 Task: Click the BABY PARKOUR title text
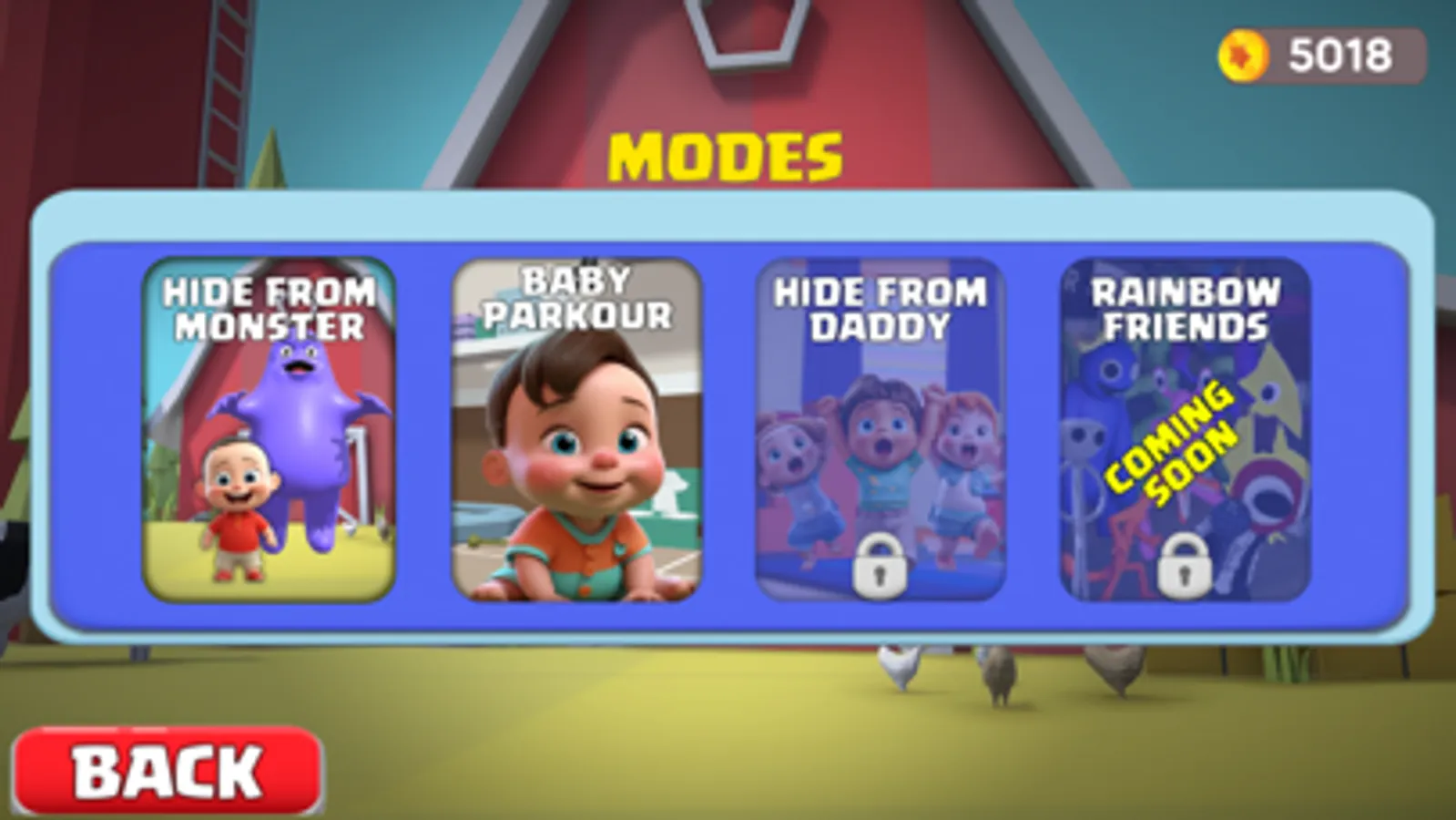[x=578, y=301]
